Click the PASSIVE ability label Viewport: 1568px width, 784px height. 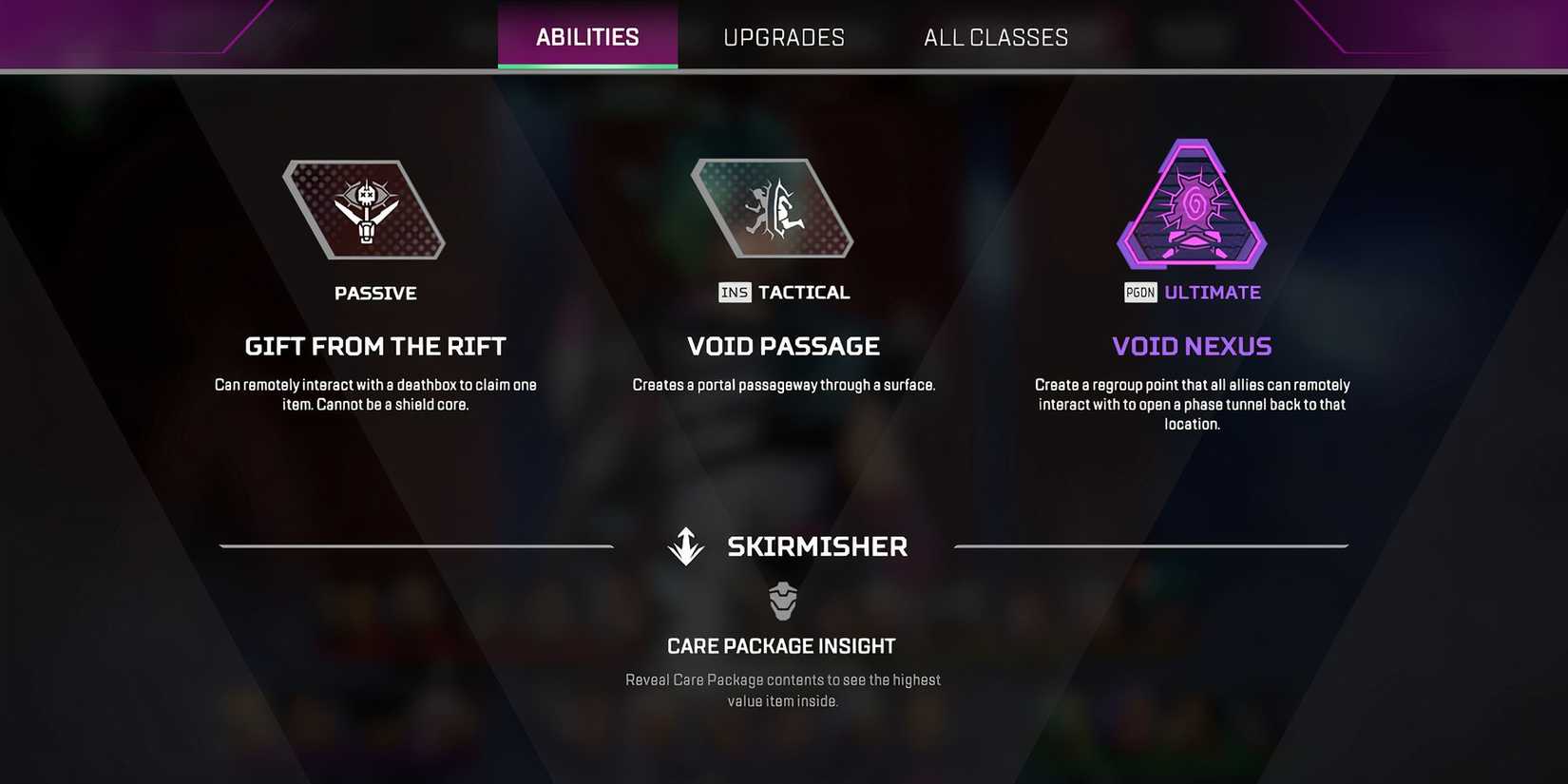click(376, 293)
